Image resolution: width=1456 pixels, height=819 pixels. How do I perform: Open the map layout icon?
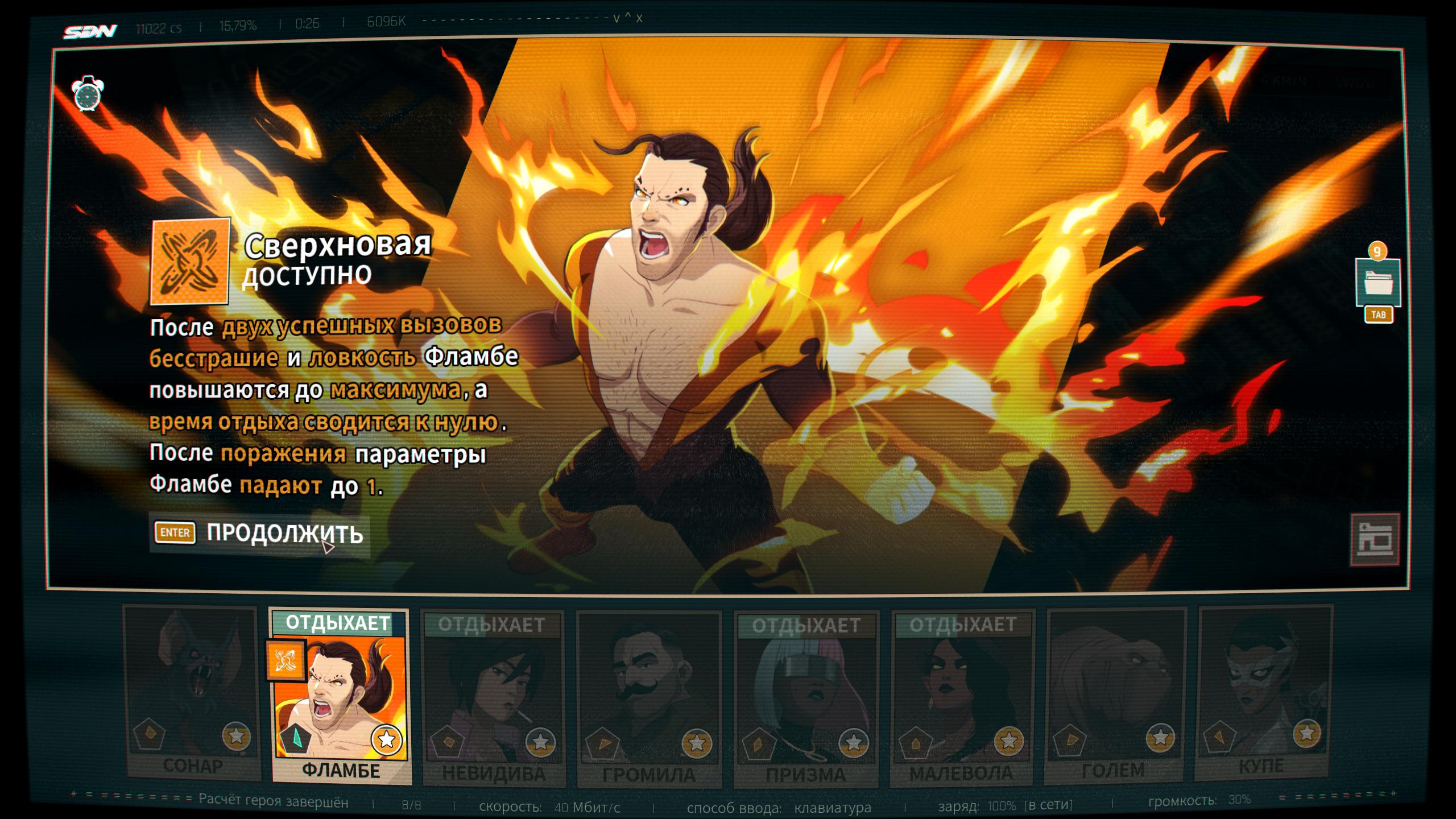[x=1375, y=540]
